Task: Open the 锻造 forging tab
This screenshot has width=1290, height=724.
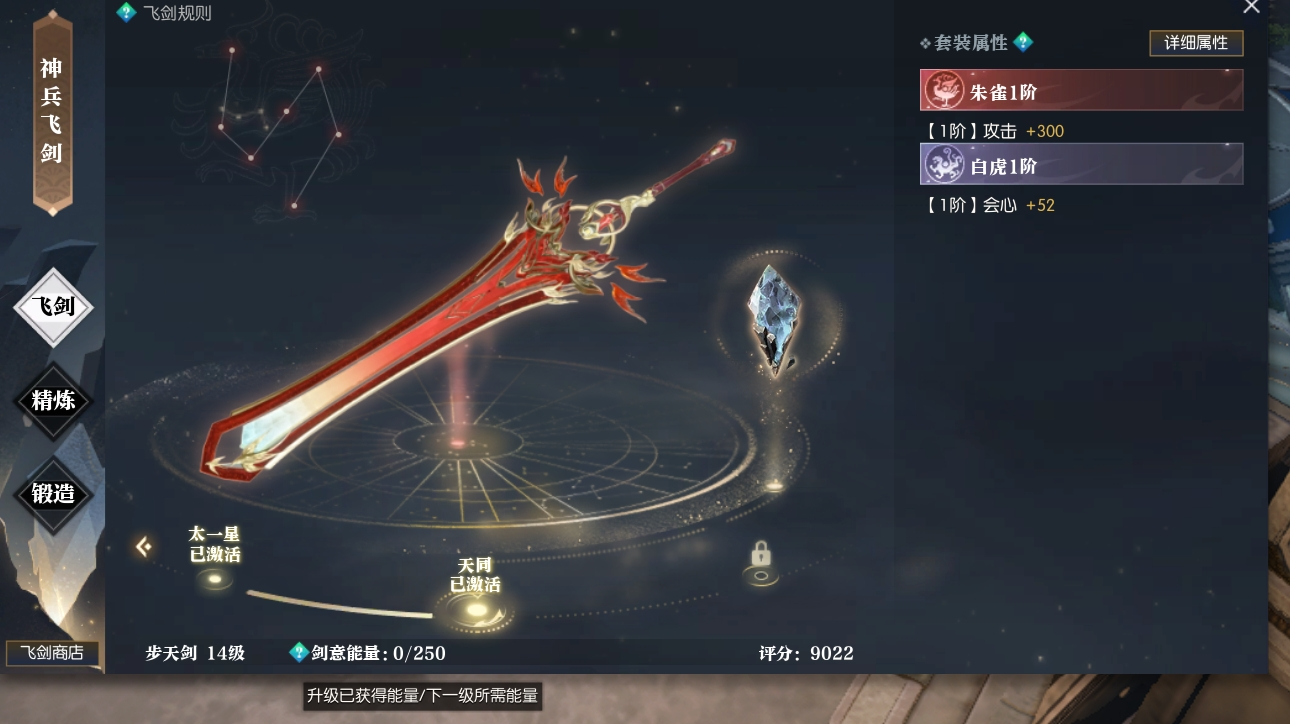Action: tap(53, 493)
